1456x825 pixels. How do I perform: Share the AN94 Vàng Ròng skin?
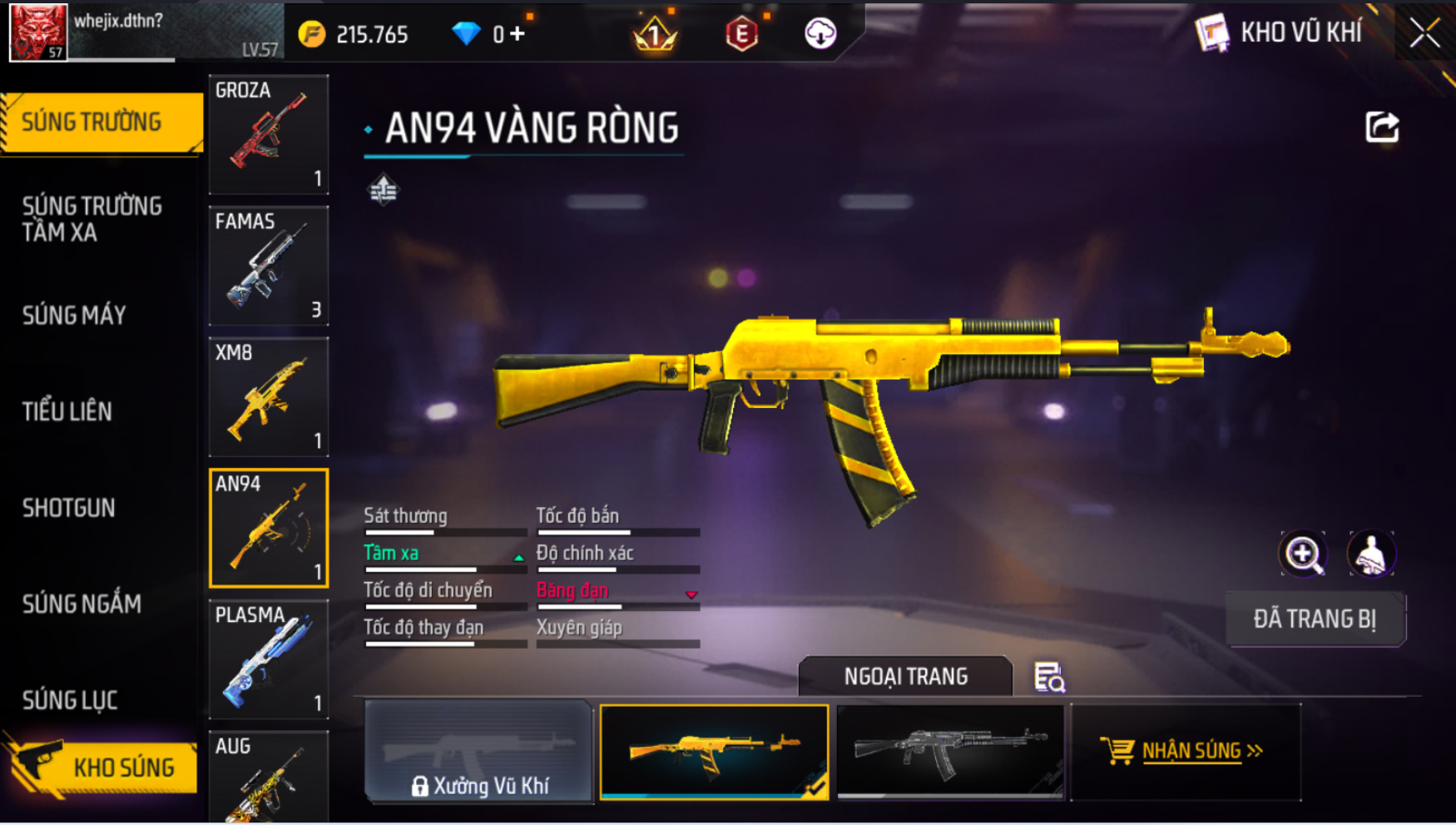click(1382, 127)
